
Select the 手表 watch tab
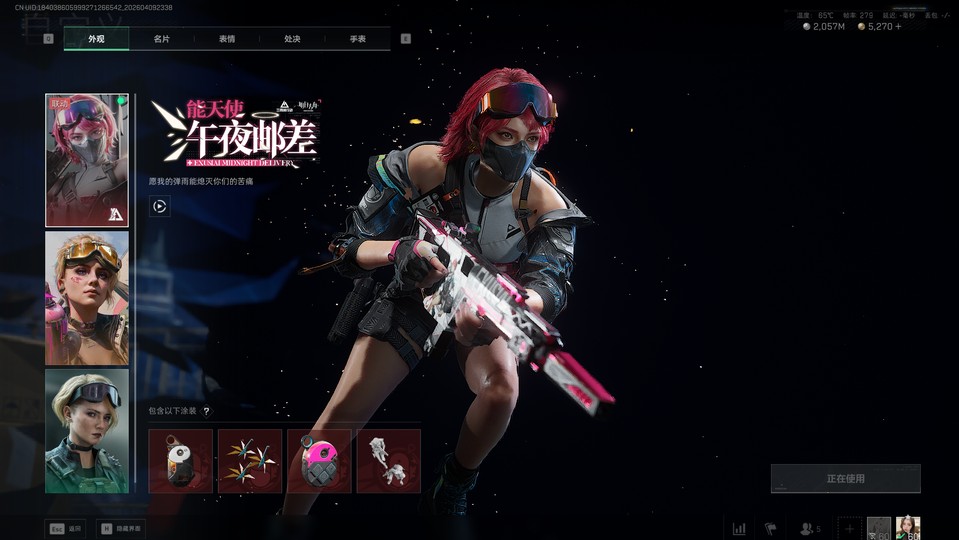357,39
